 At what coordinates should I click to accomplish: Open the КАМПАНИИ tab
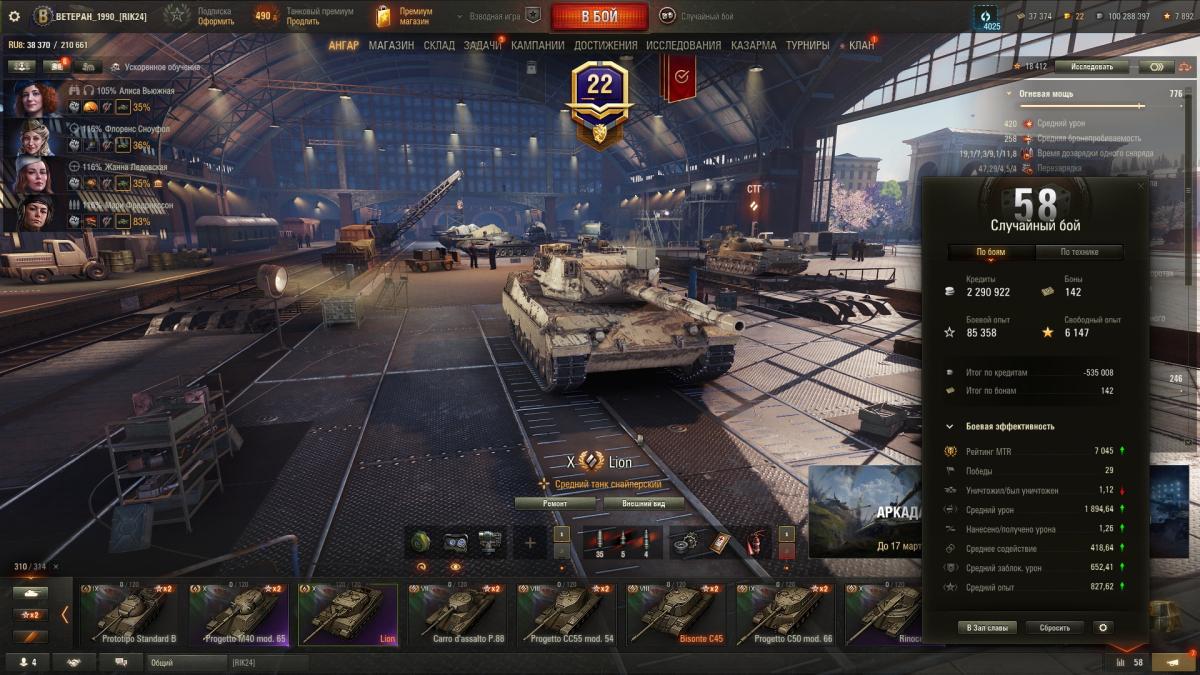tap(538, 45)
